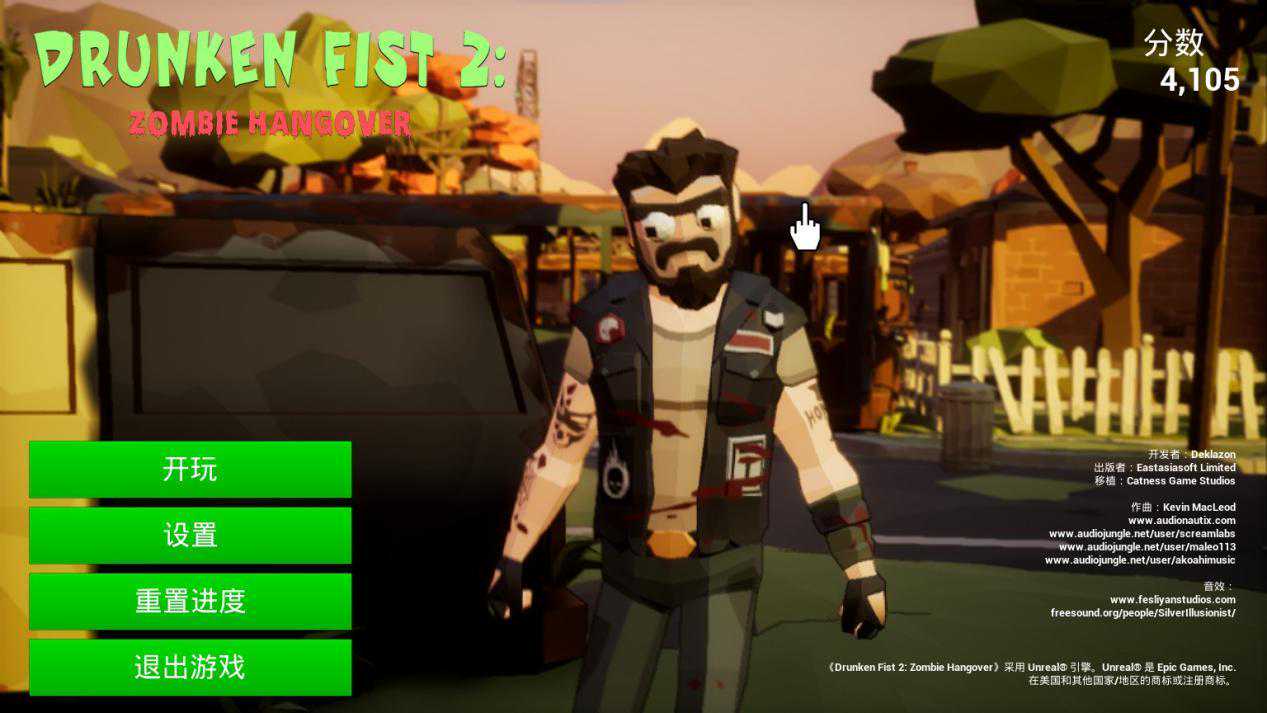Viewport: 1267px width, 713px height.
Task: Start the game with 开玩
Action: point(190,469)
